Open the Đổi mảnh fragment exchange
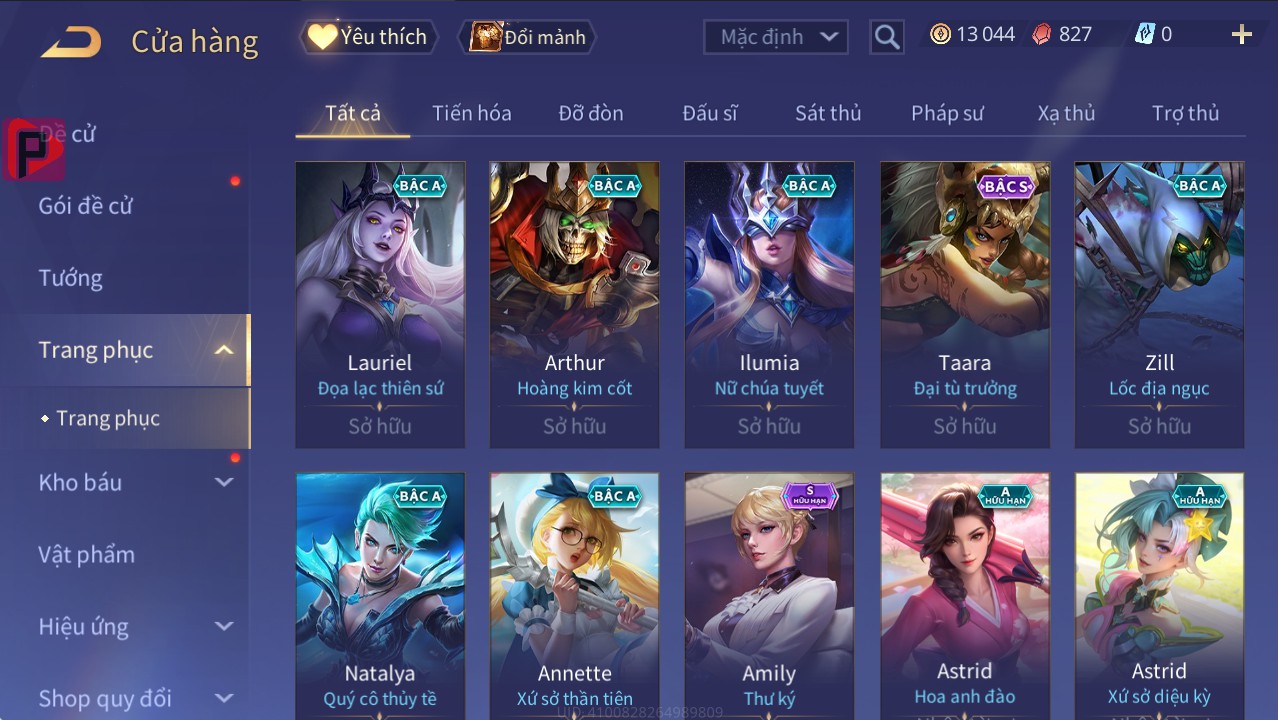Image resolution: width=1278 pixels, height=720 pixels. pyautogui.click(x=528, y=37)
